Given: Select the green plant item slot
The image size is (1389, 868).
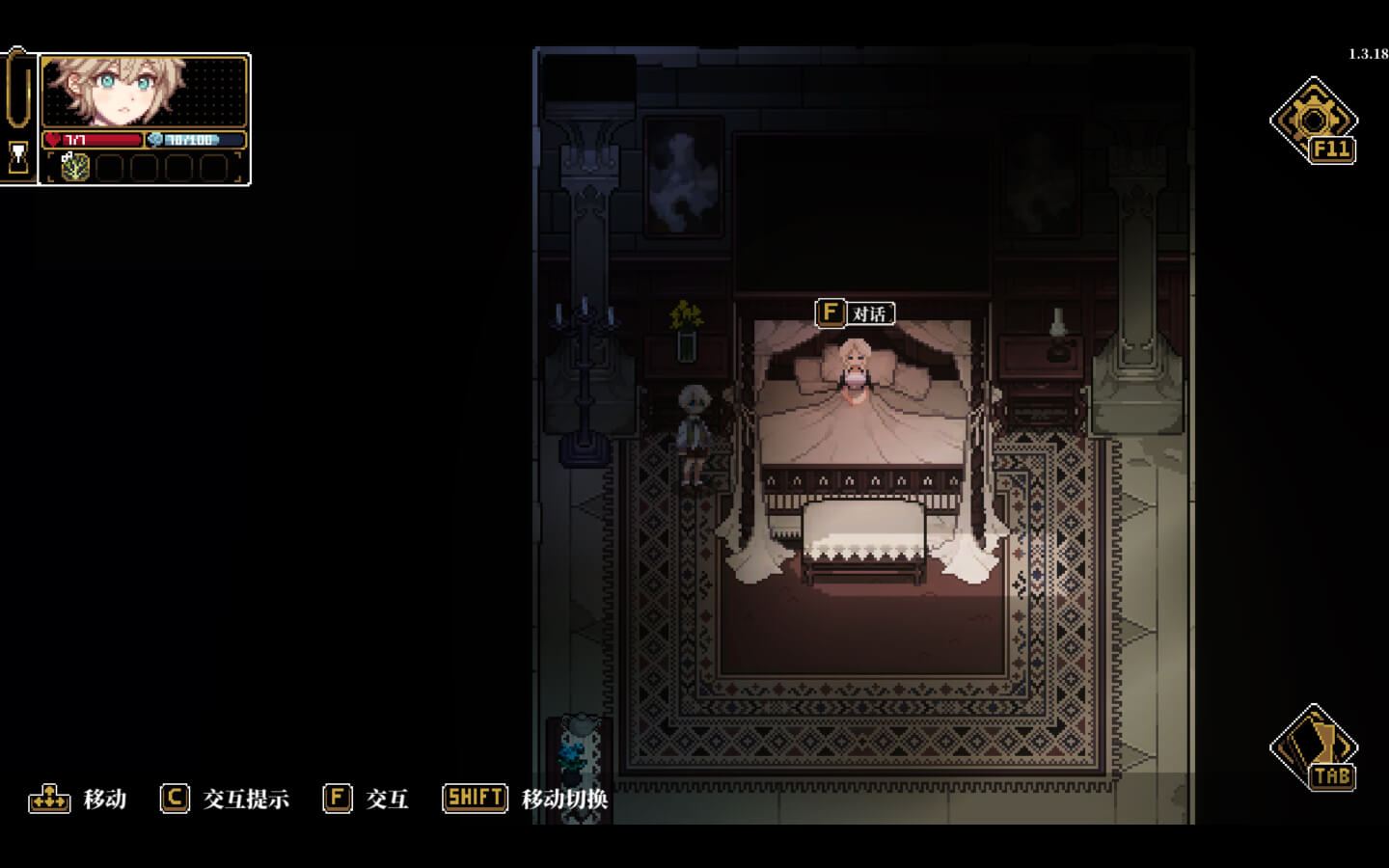Looking at the screenshot, I should tap(75, 168).
